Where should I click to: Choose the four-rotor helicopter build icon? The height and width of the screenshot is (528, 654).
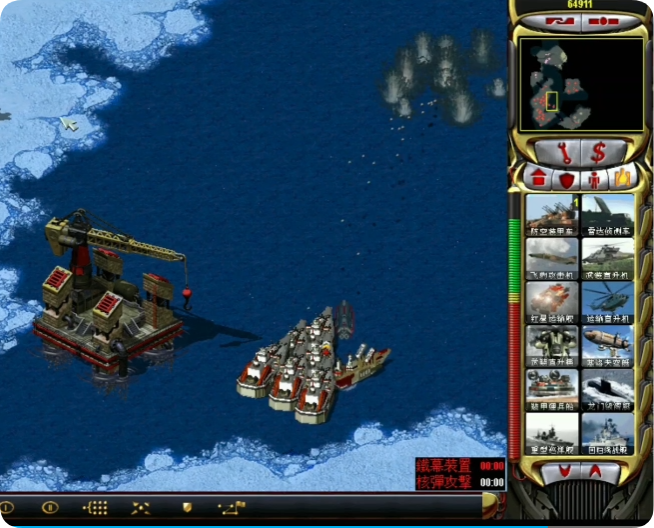pos(551,346)
